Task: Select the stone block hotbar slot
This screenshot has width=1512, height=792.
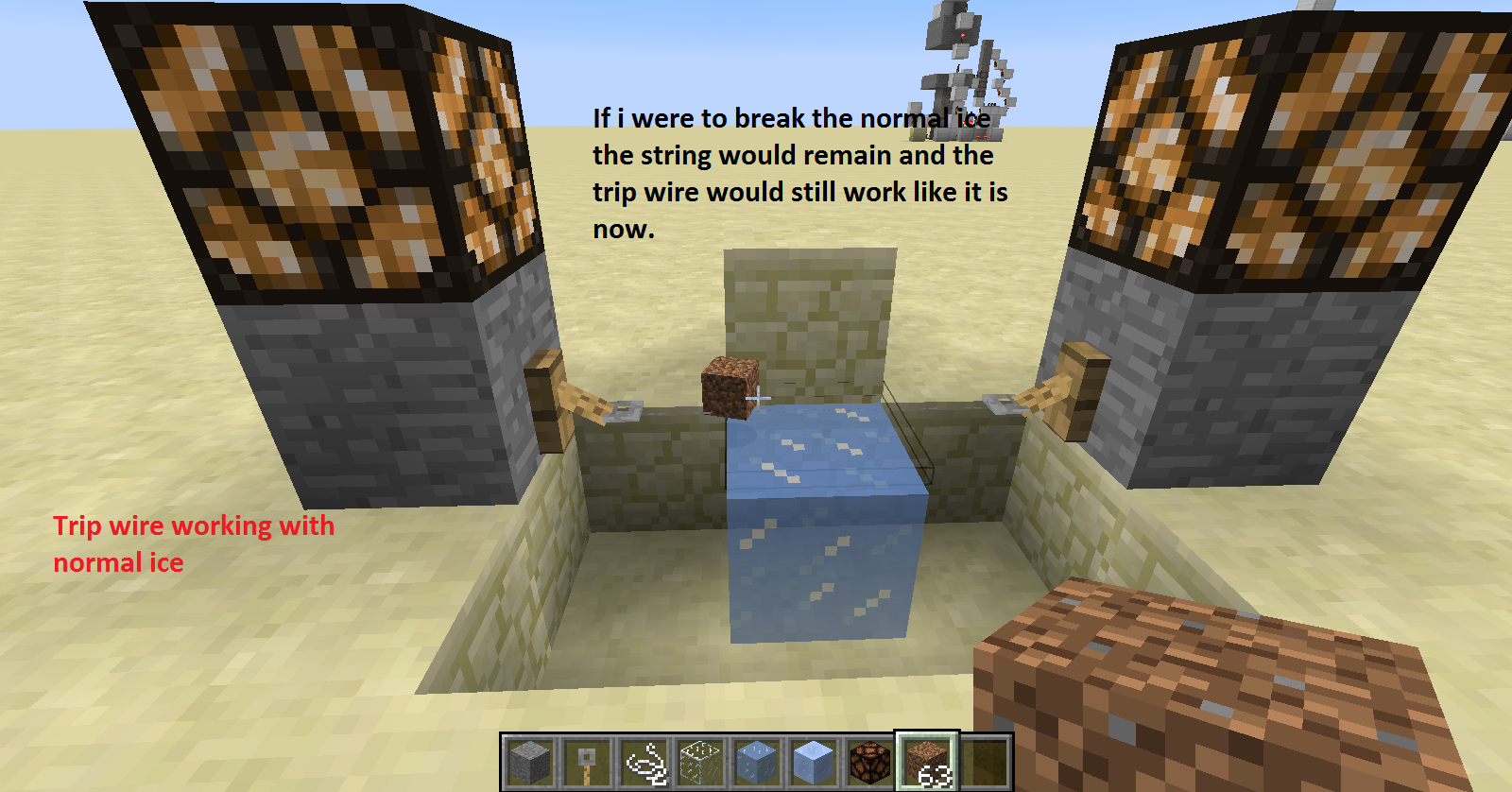Action: point(529,762)
